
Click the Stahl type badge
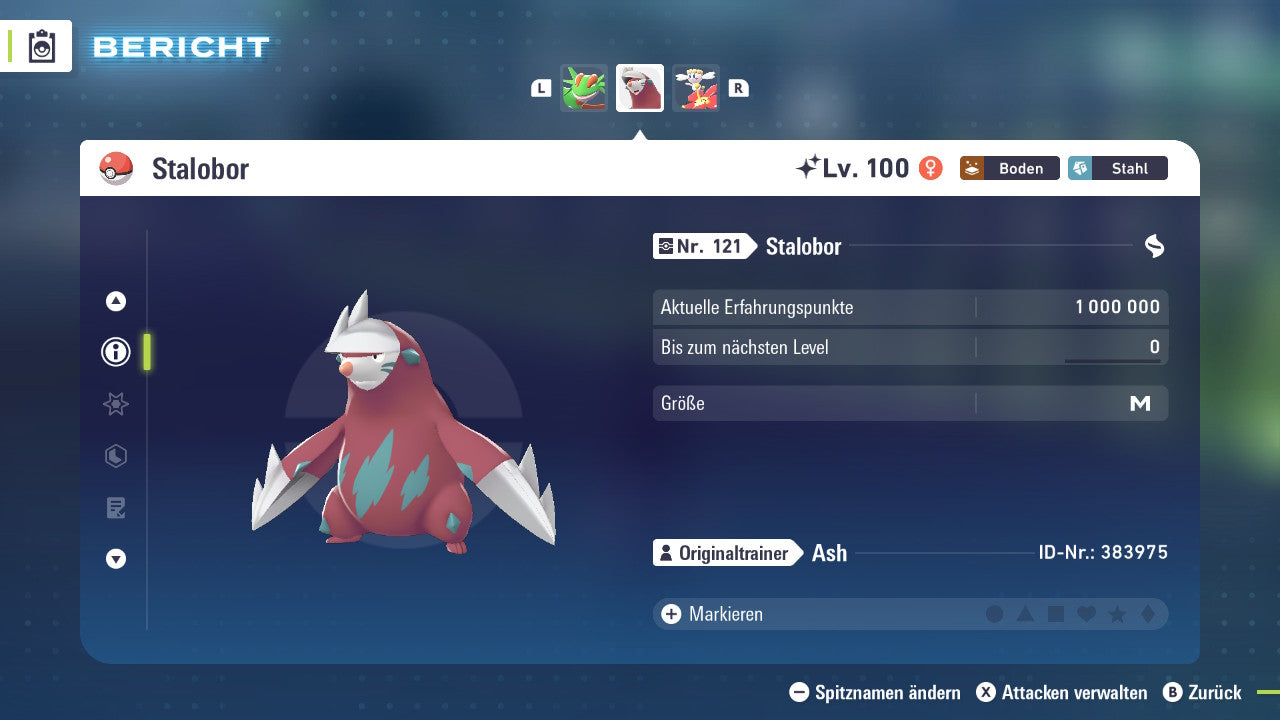(1117, 168)
